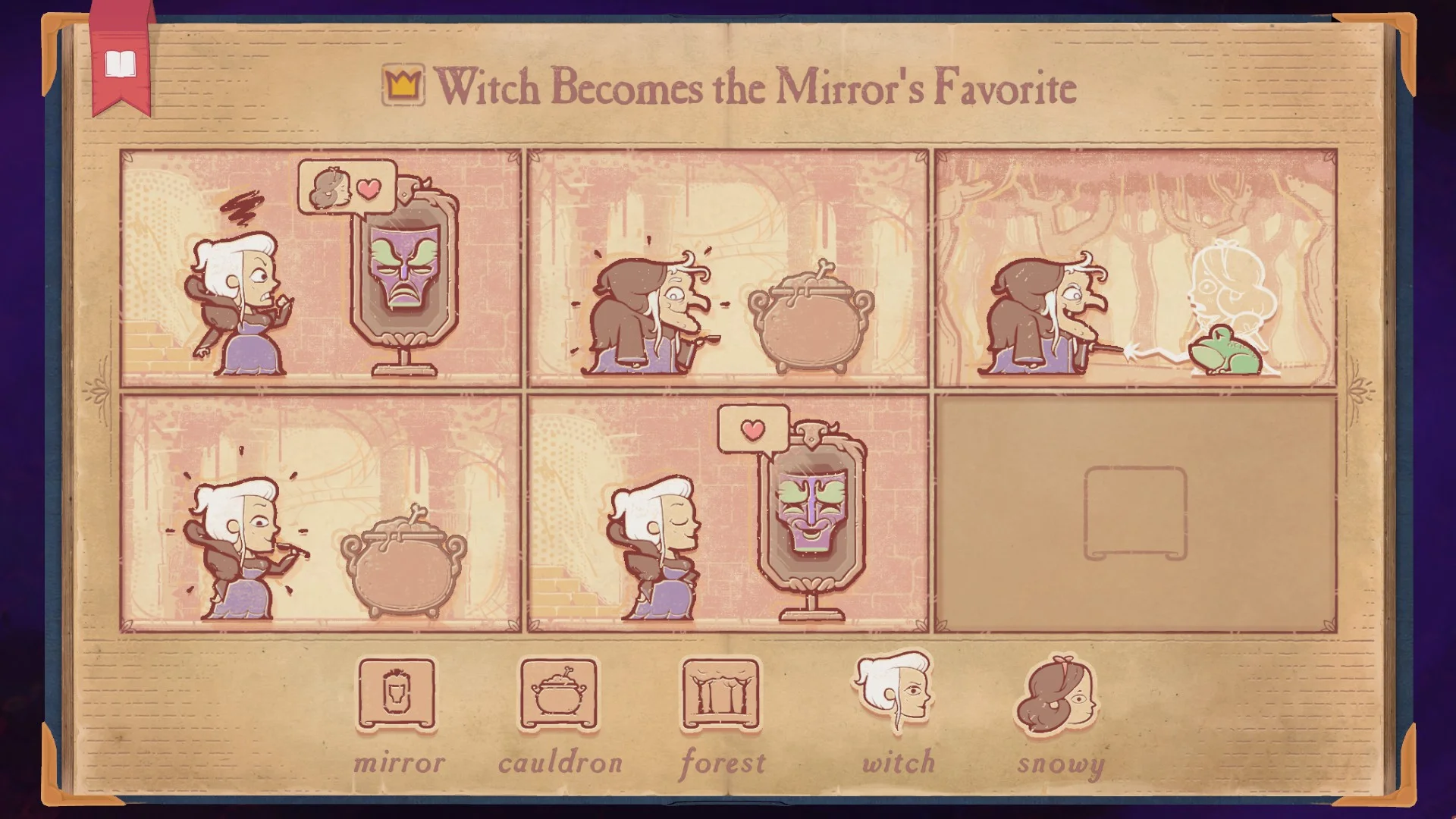Click the crown icon beside the title

[x=403, y=85]
